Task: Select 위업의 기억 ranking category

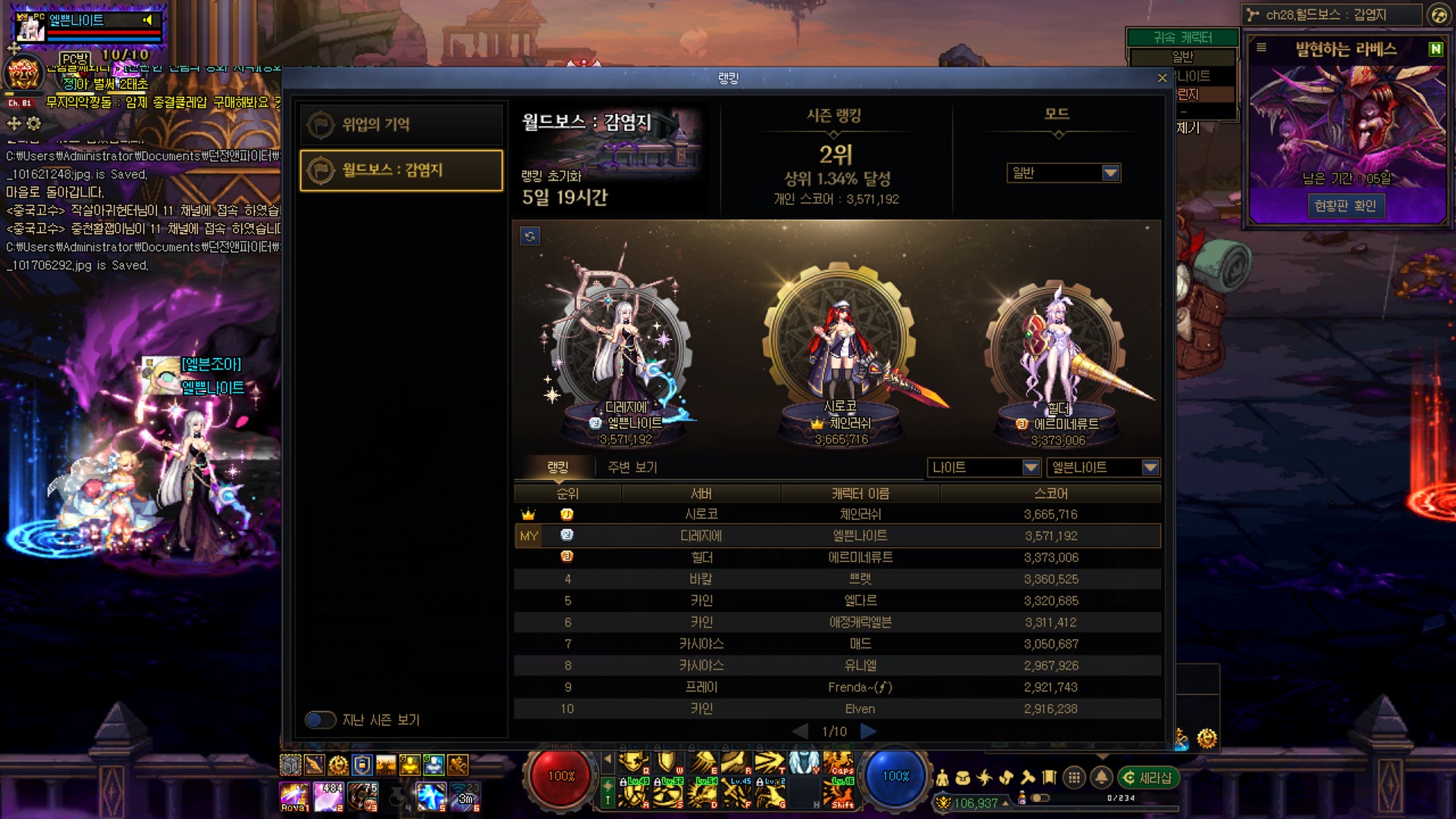Action: click(x=401, y=124)
